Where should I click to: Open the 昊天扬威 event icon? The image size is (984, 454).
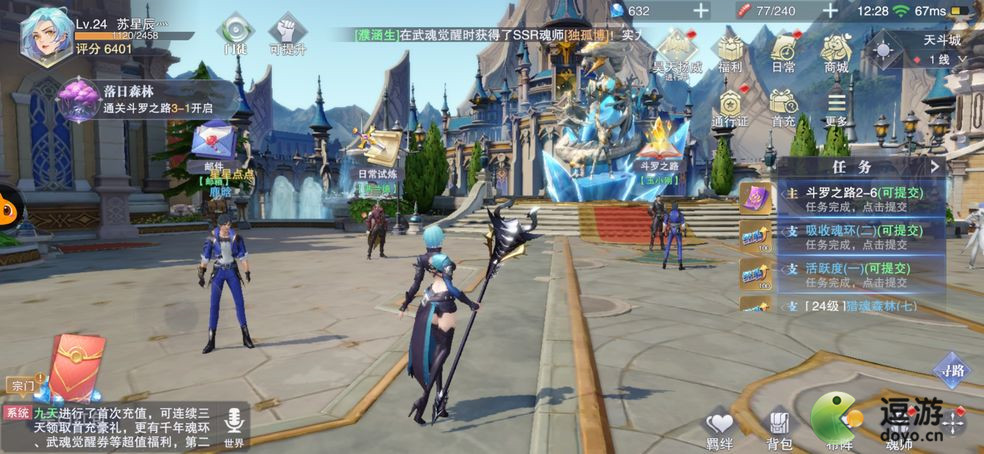pyautogui.click(x=677, y=50)
